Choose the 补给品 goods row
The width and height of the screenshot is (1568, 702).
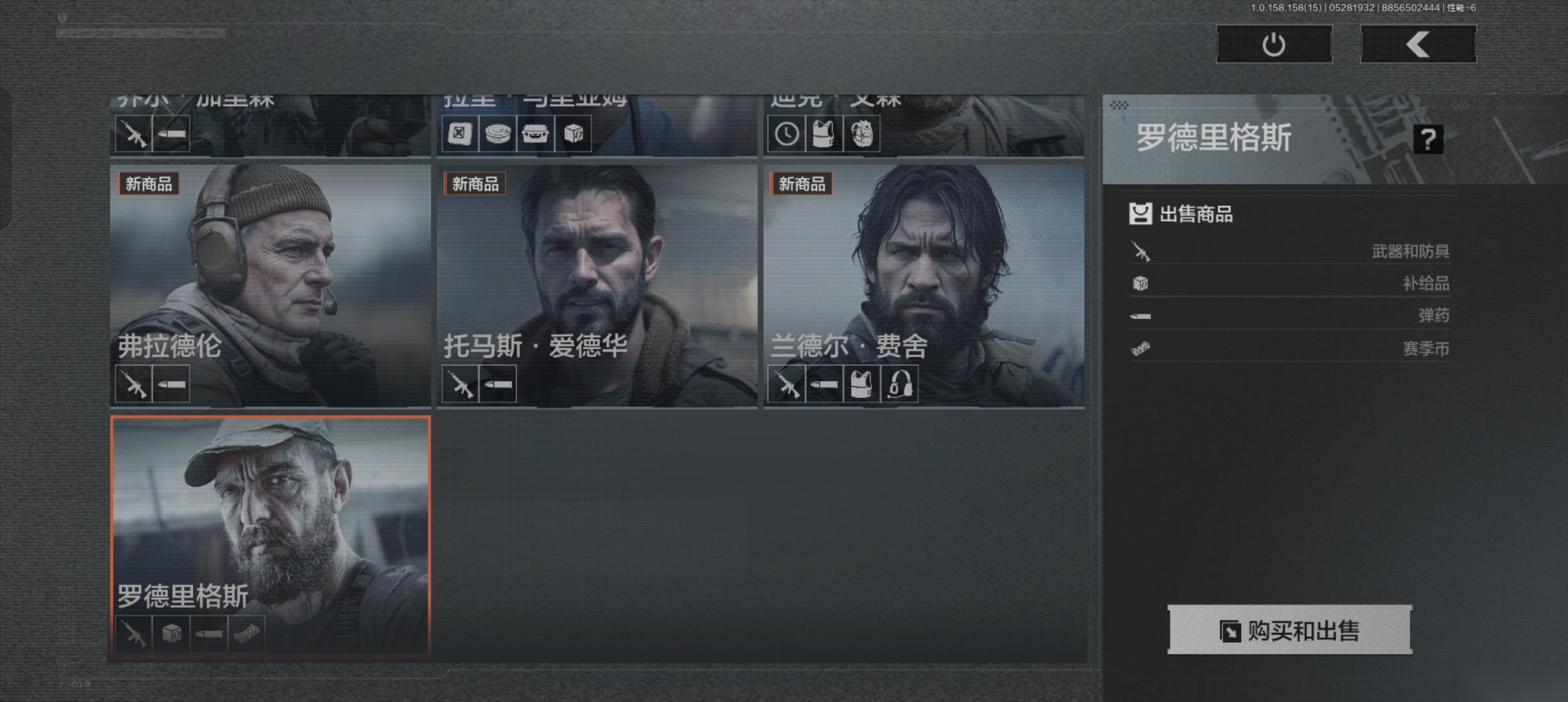pos(1290,283)
